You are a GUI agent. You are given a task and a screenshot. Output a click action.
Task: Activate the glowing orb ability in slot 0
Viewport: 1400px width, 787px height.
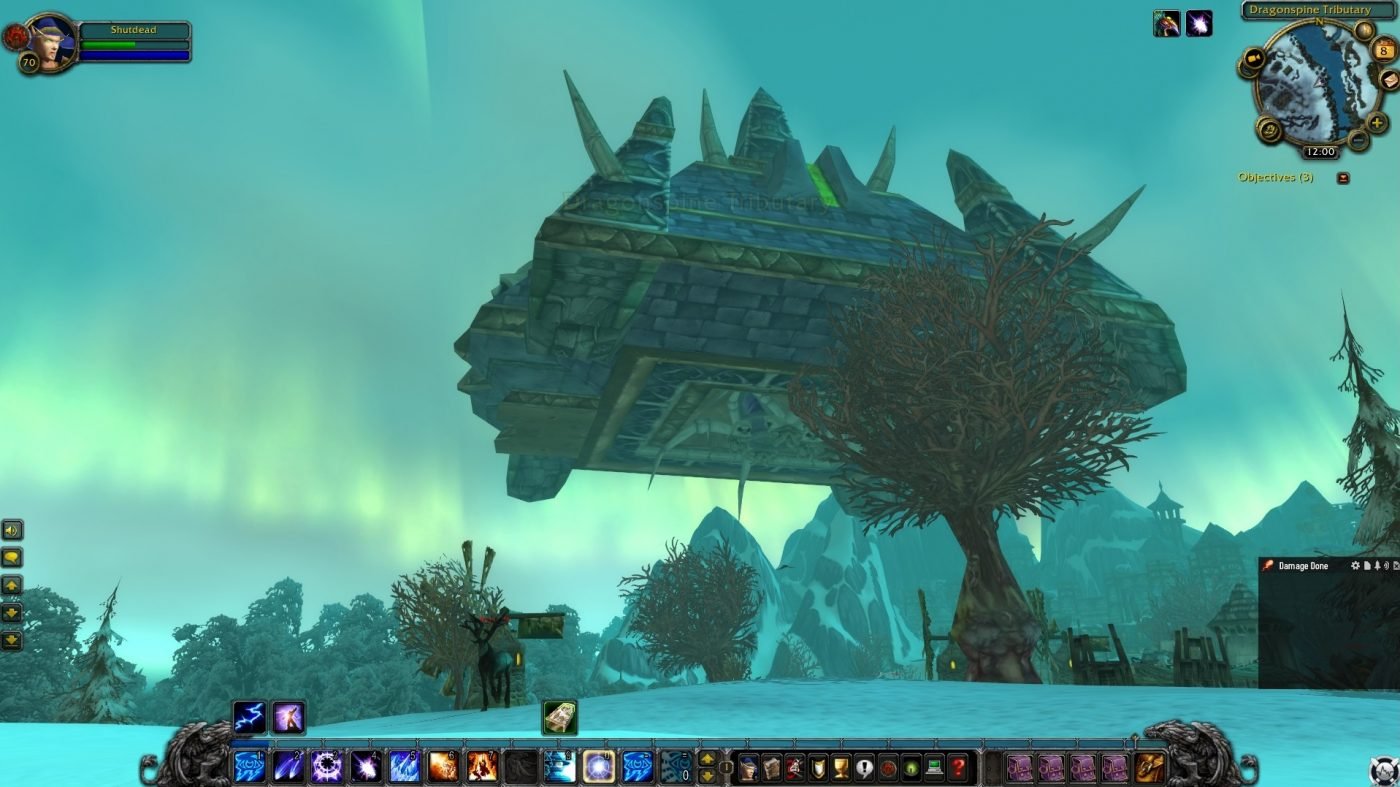point(599,767)
